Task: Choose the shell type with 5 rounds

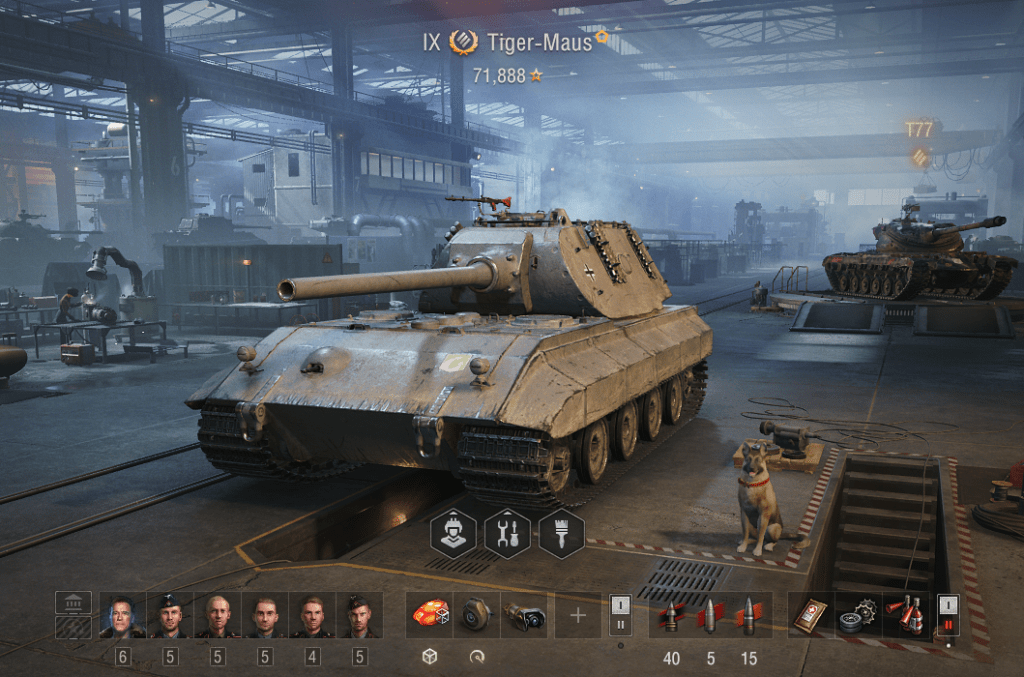Action: [x=710, y=615]
